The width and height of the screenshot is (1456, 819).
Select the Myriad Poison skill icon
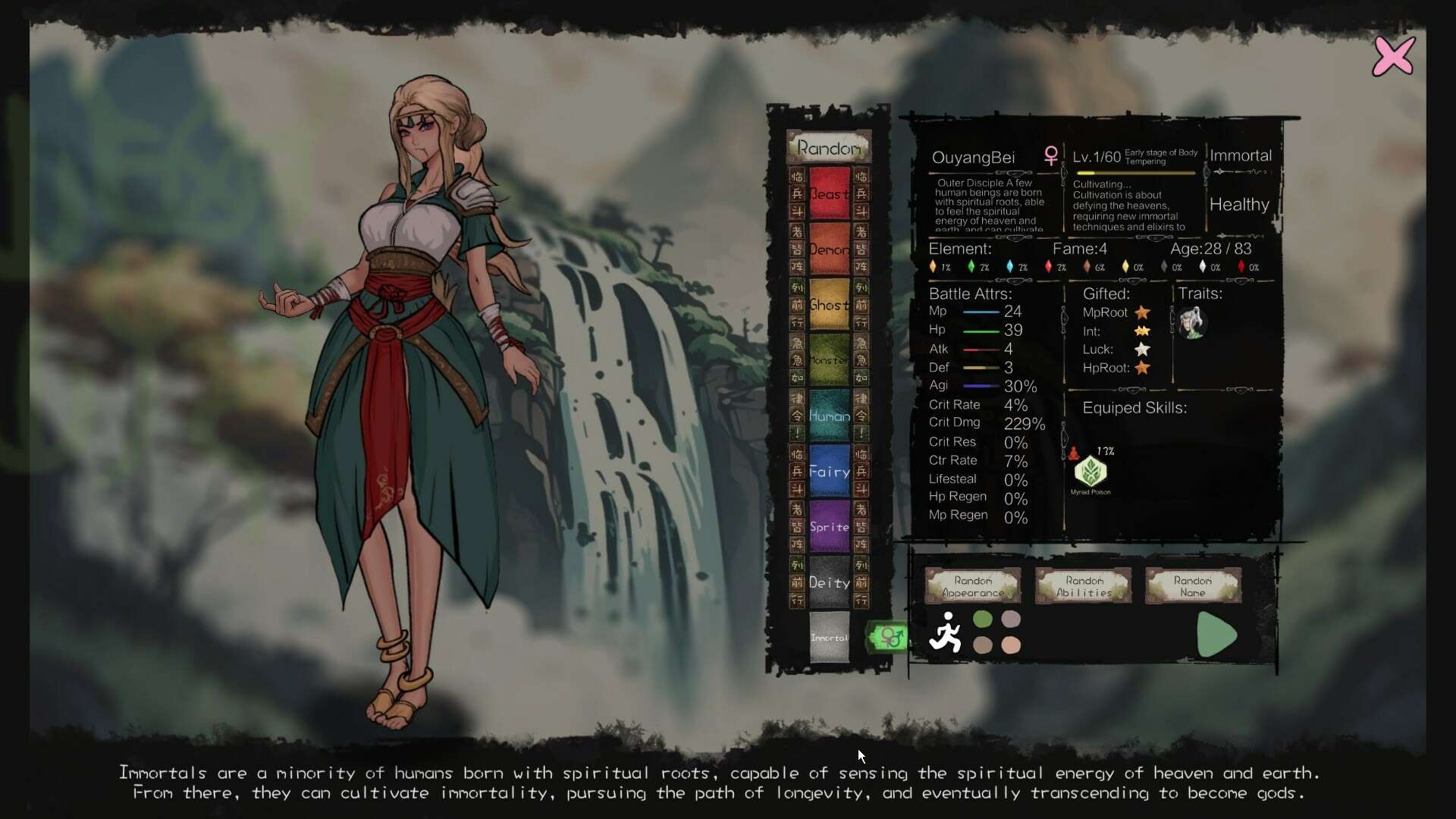(1090, 472)
